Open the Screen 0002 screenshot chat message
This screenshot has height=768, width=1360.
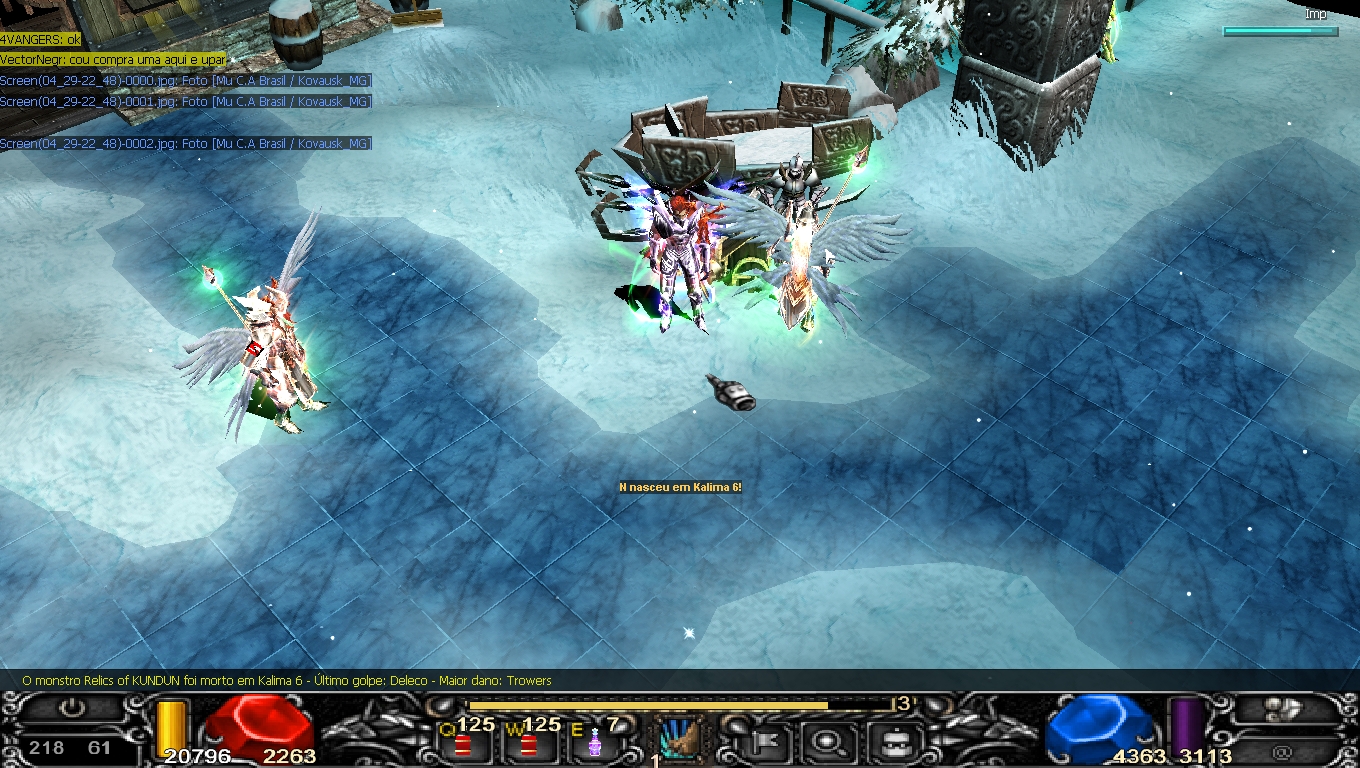pos(186,144)
